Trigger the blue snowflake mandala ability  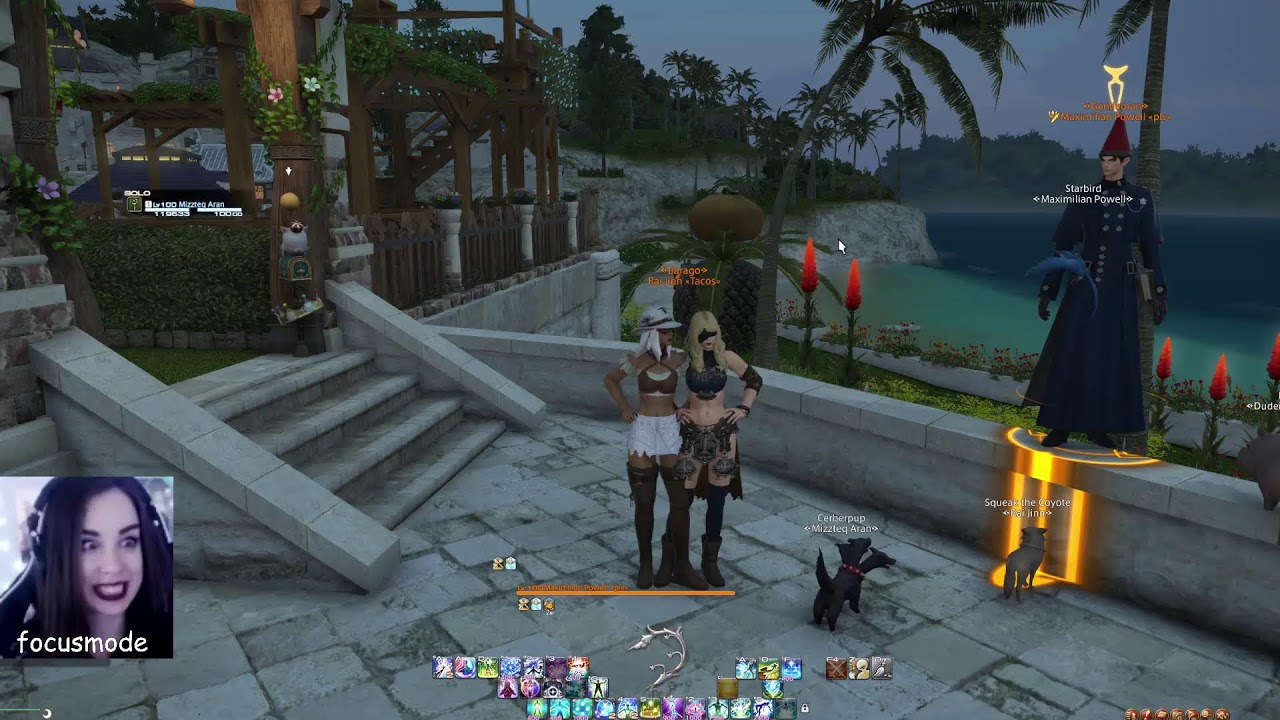511,668
